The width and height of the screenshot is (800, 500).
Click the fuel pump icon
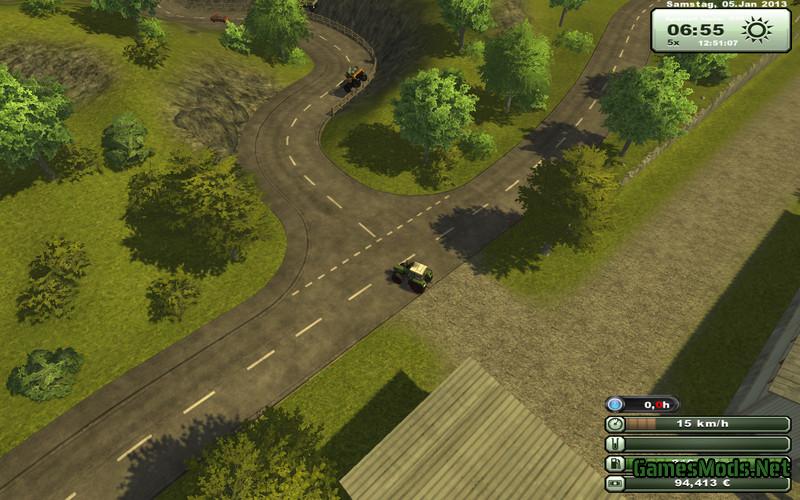(615, 464)
